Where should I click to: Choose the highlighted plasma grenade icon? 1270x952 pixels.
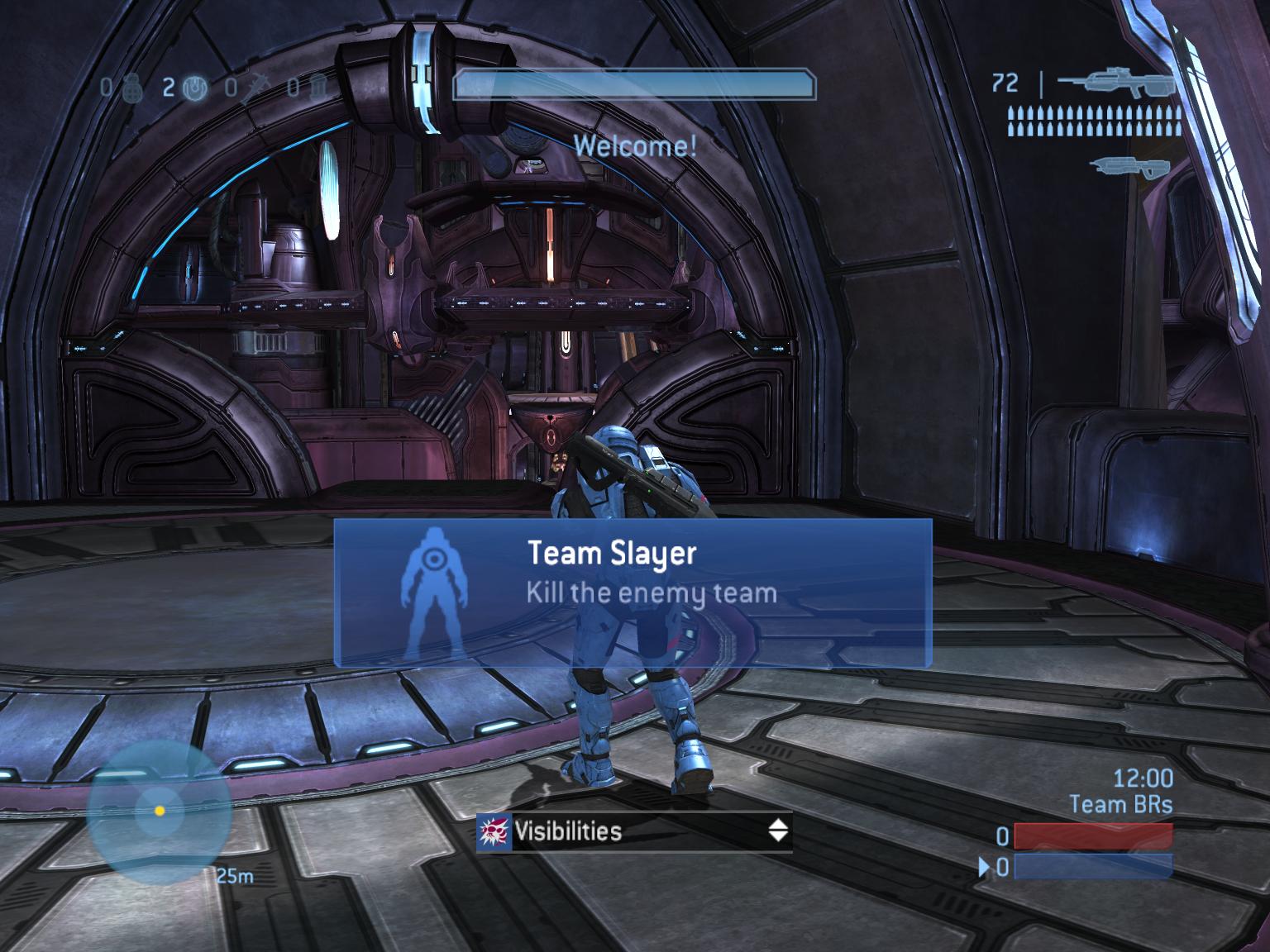193,88
